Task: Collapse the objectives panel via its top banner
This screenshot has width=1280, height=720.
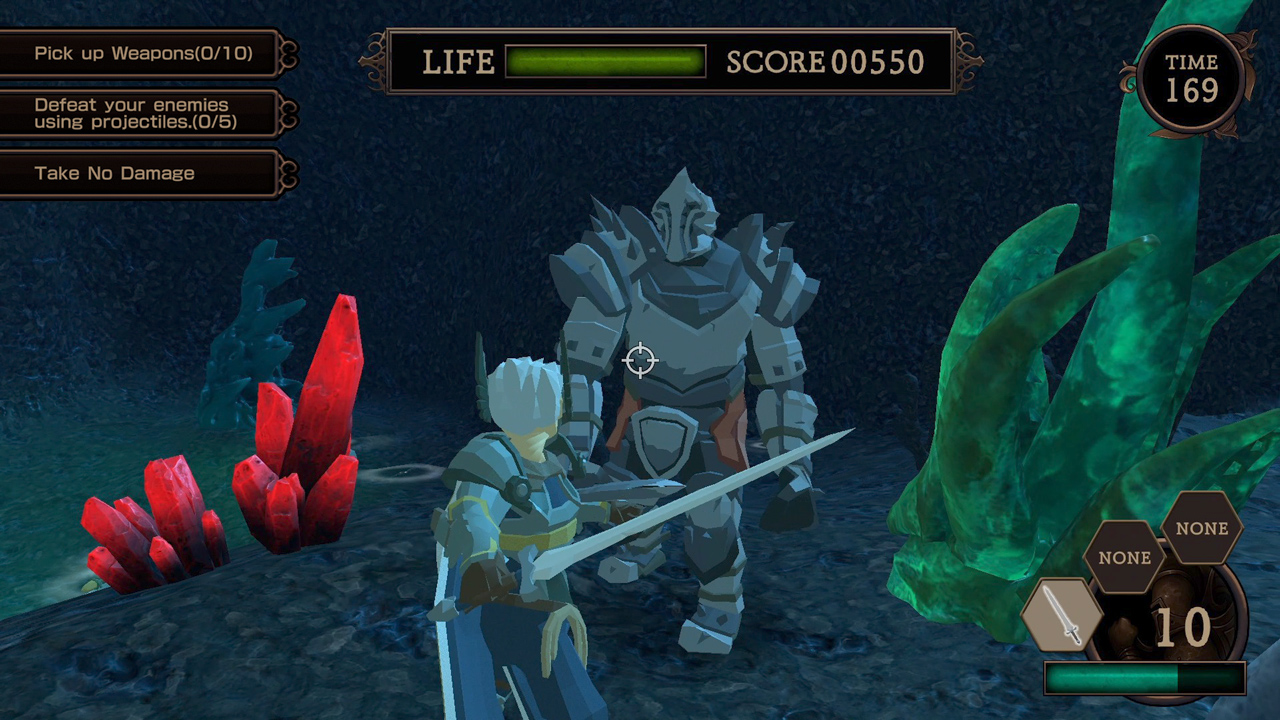Action: point(140,53)
